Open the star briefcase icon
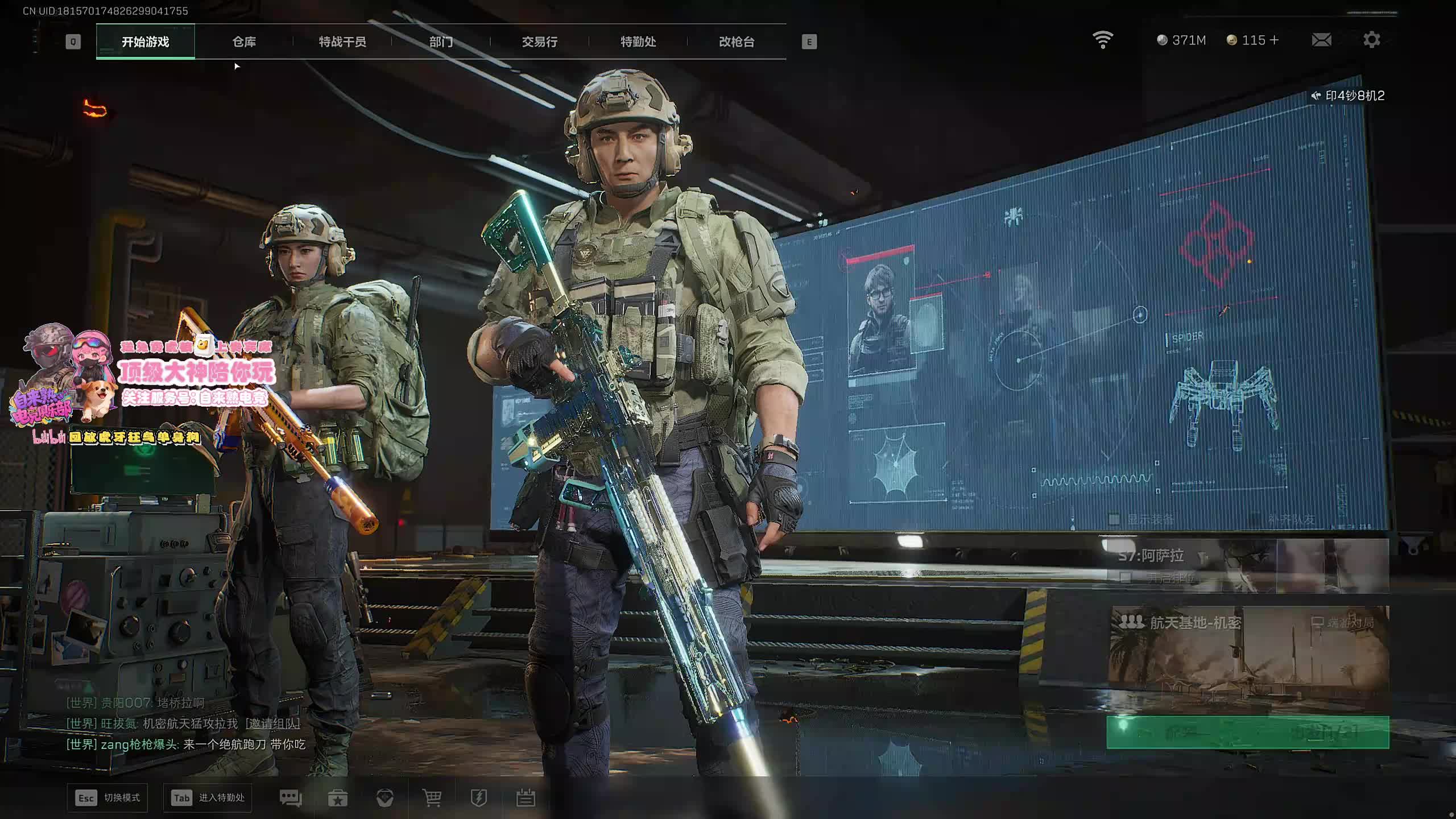Viewport: 1456px width, 819px height. click(x=338, y=798)
